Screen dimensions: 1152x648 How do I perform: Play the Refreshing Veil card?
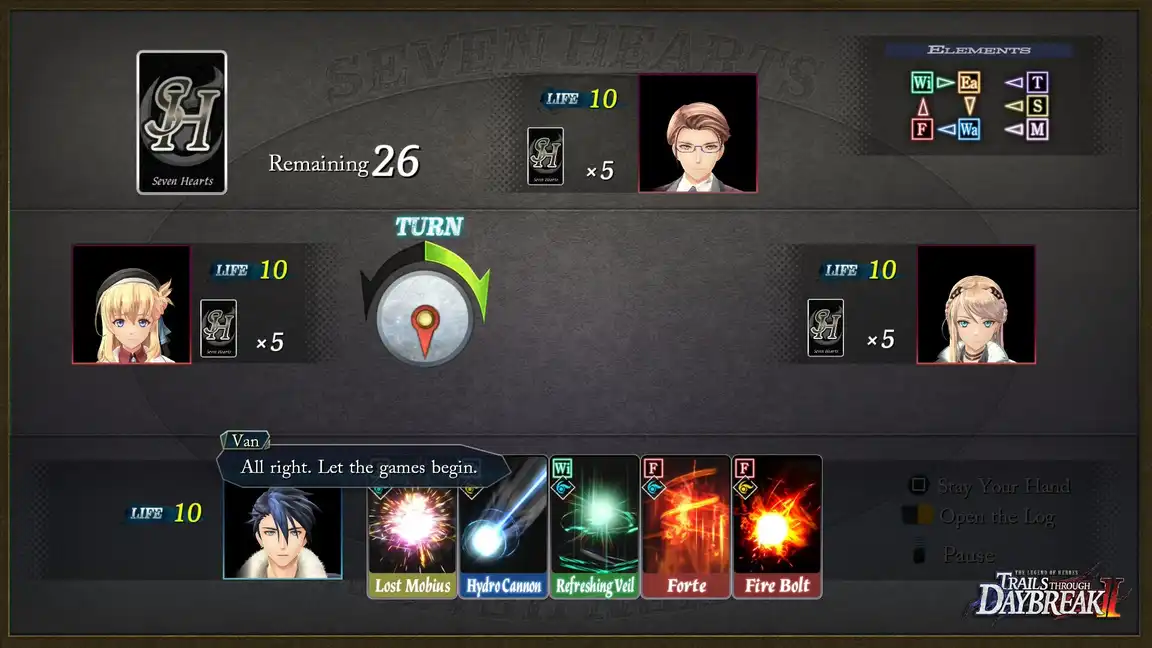[594, 530]
